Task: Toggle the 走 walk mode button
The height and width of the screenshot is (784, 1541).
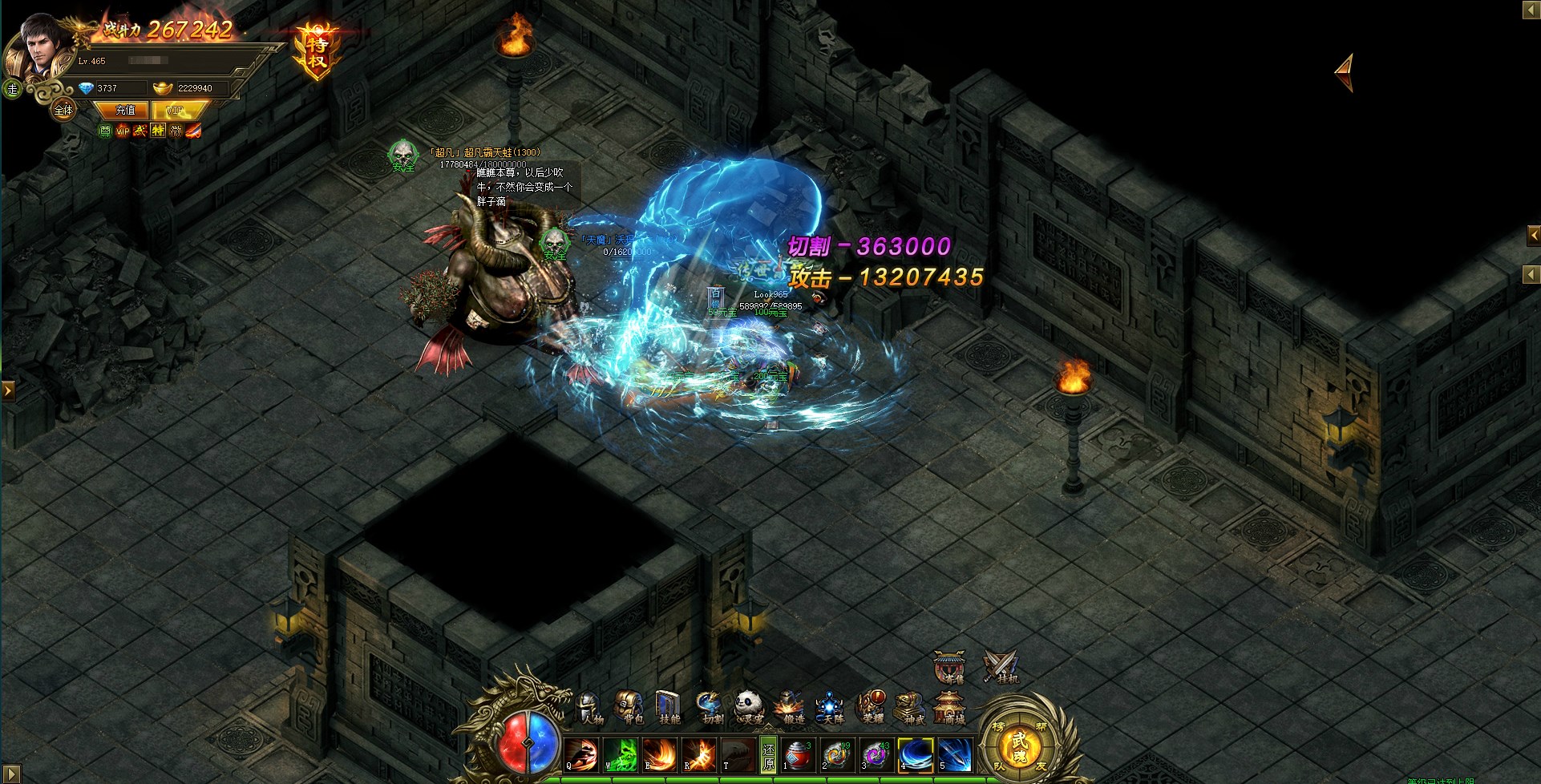Action: pos(12,89)
